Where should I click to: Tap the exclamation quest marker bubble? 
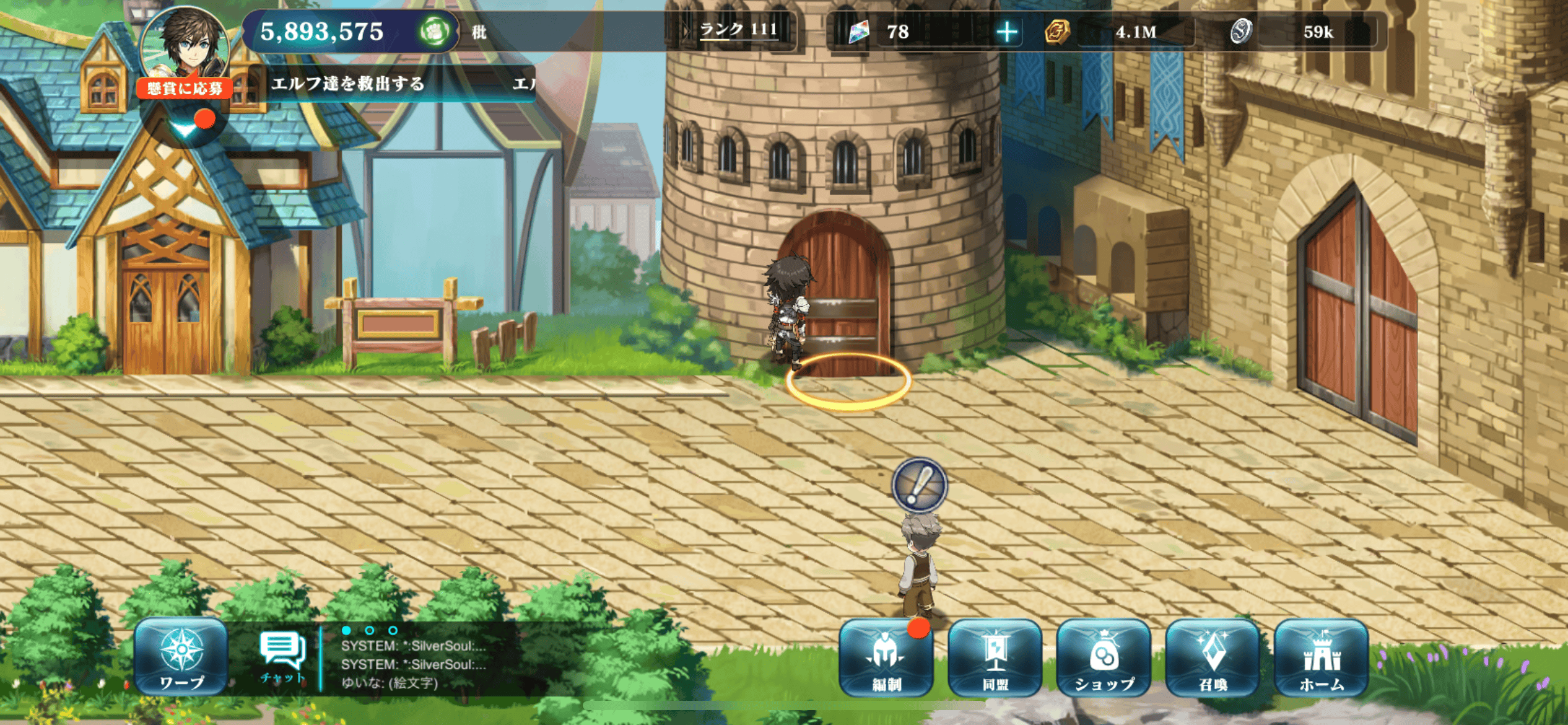920,485
